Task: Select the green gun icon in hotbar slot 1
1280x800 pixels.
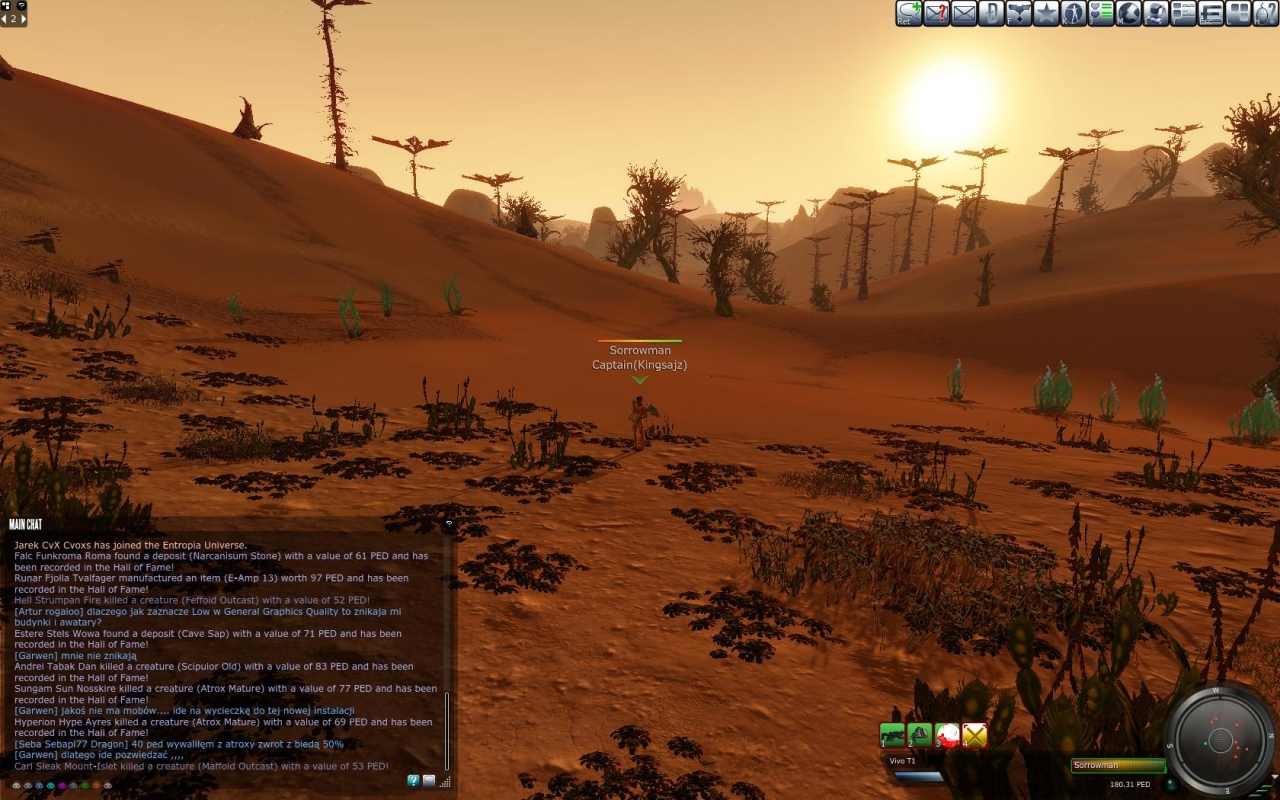Action: tap(892, 736)
